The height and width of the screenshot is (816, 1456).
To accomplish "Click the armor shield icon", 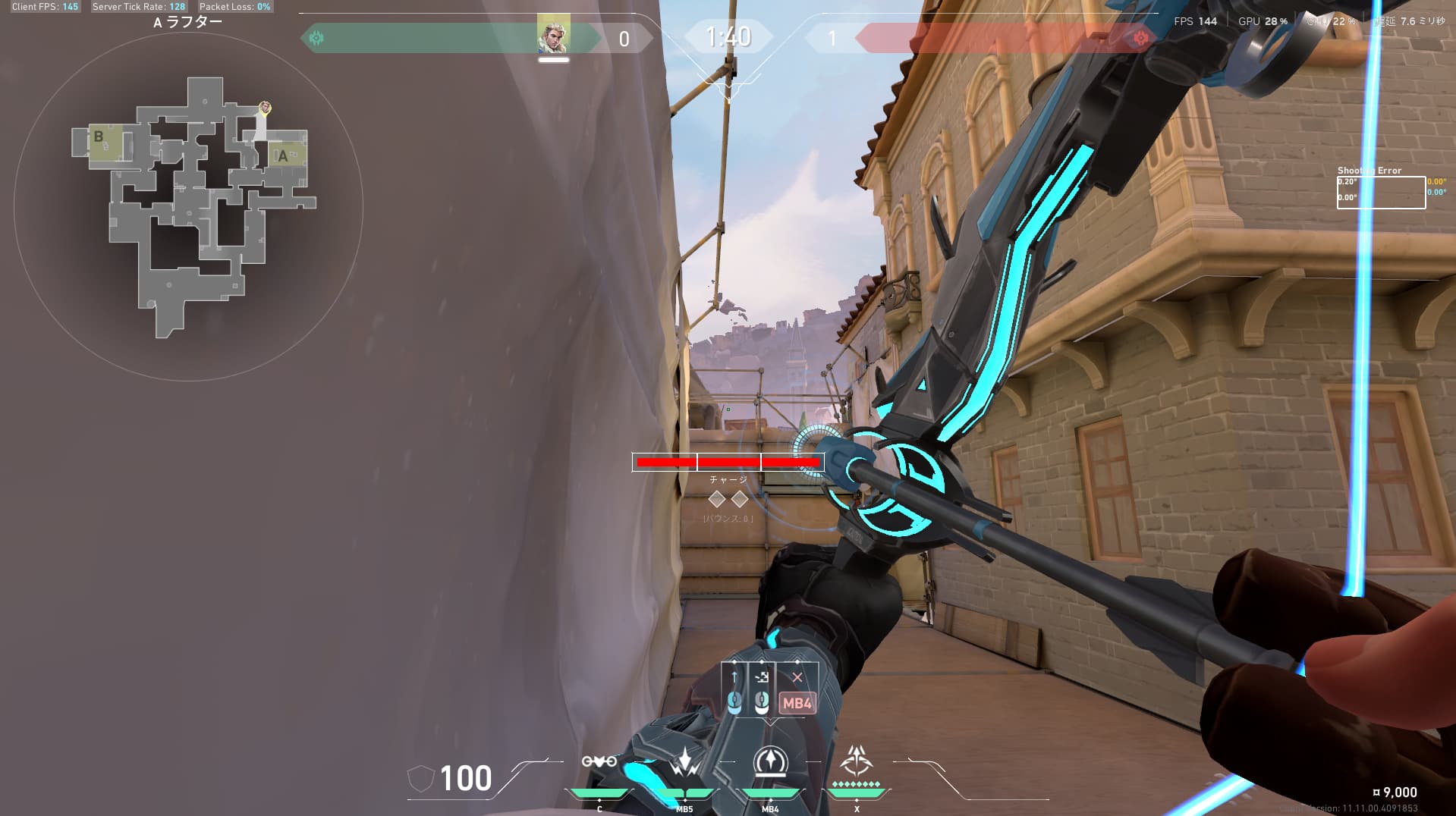I will point(420,779).
